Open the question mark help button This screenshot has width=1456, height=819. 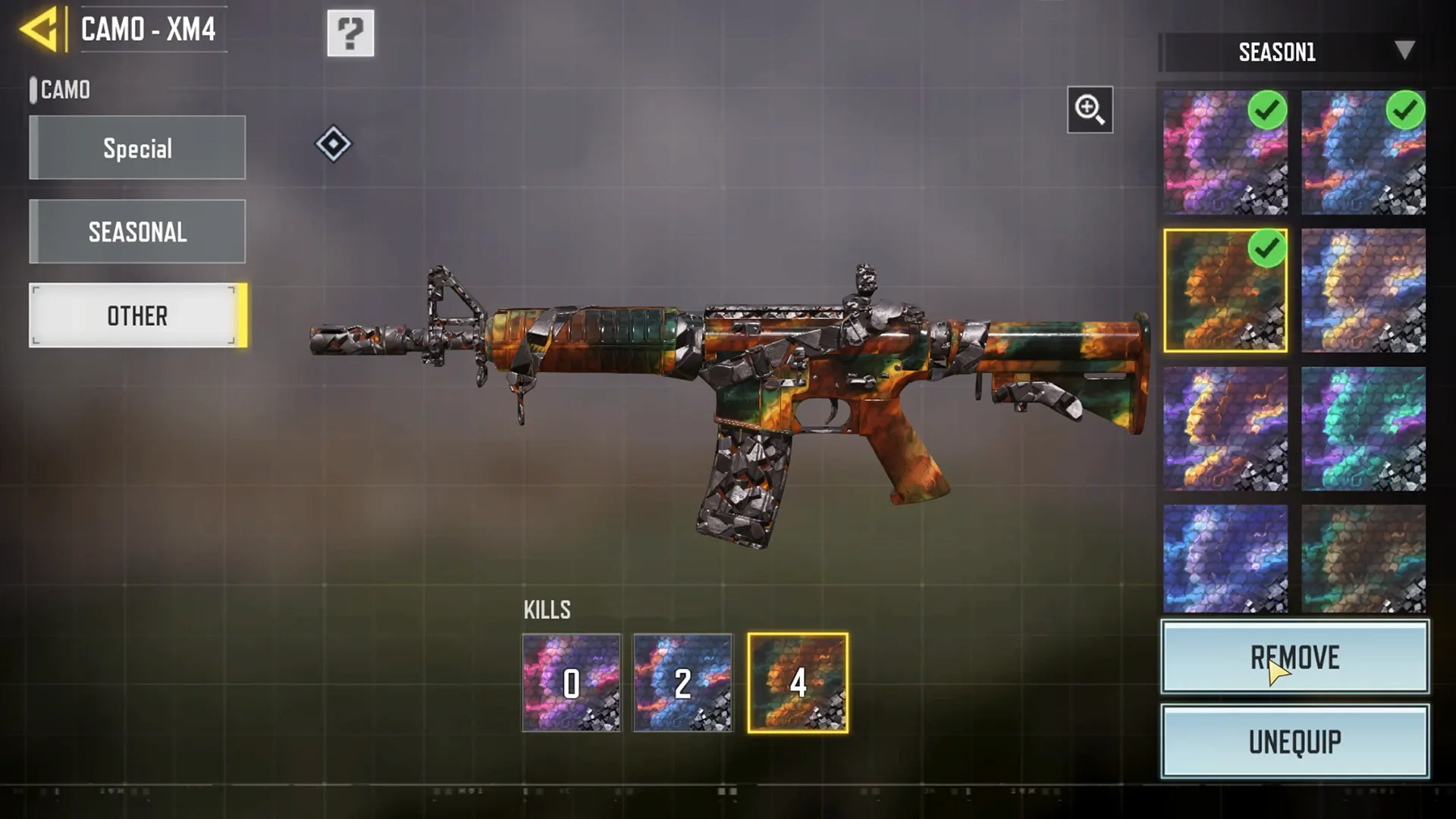[x=350, y=33]
